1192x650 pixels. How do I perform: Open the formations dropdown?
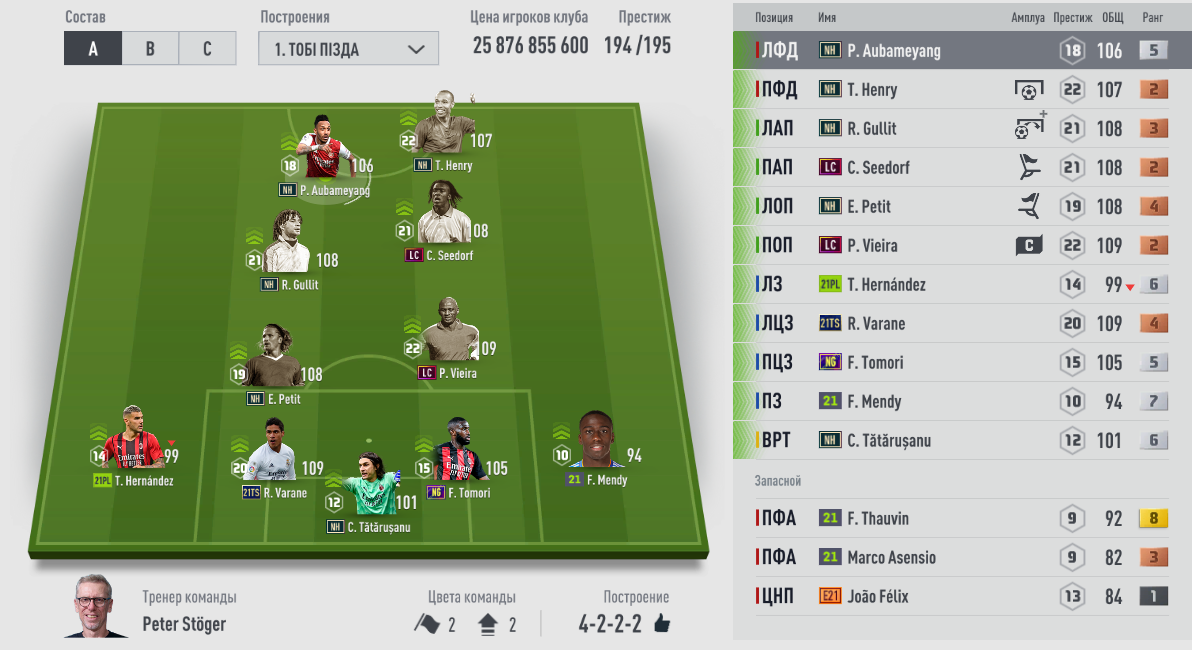point(348,49)
